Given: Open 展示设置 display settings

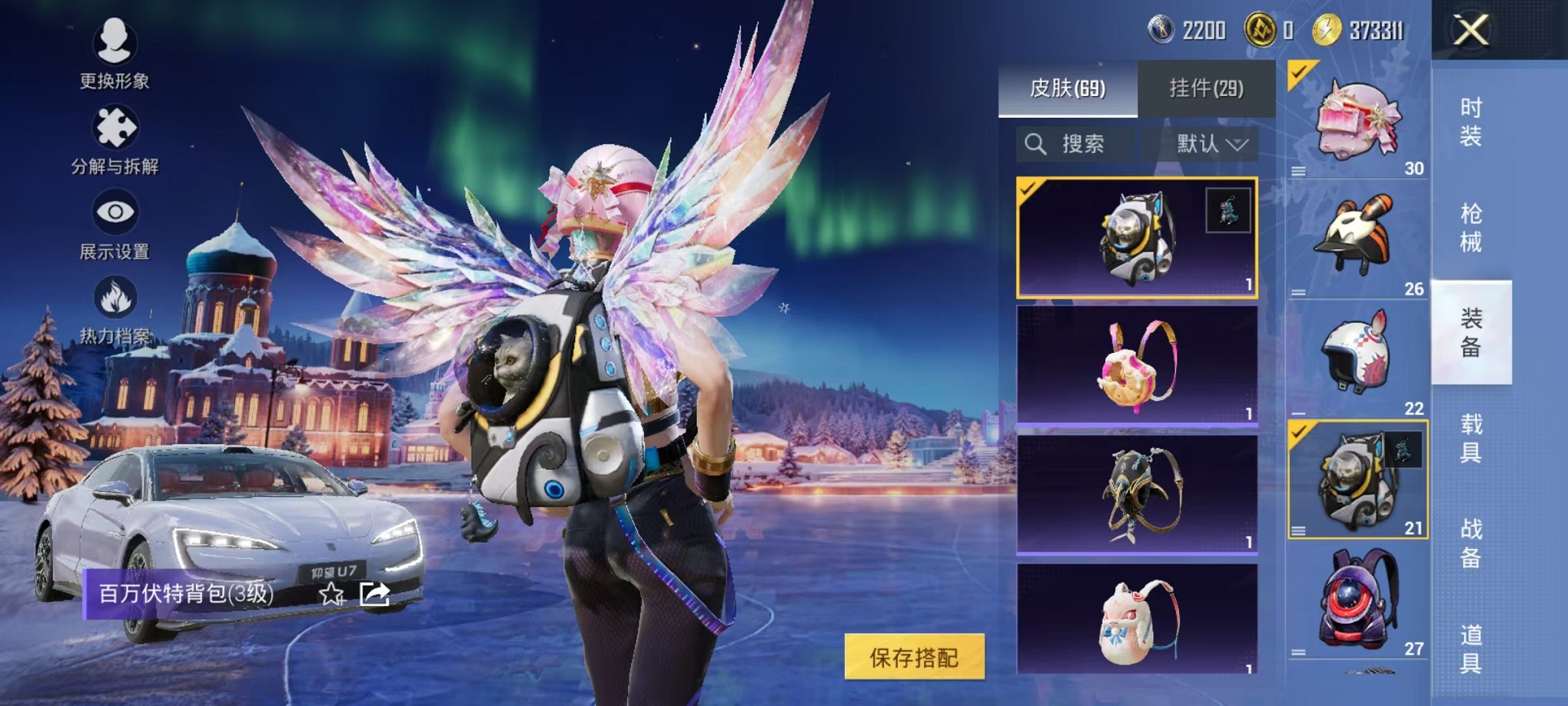Looking at the screenshot, I should pos(115,225).
